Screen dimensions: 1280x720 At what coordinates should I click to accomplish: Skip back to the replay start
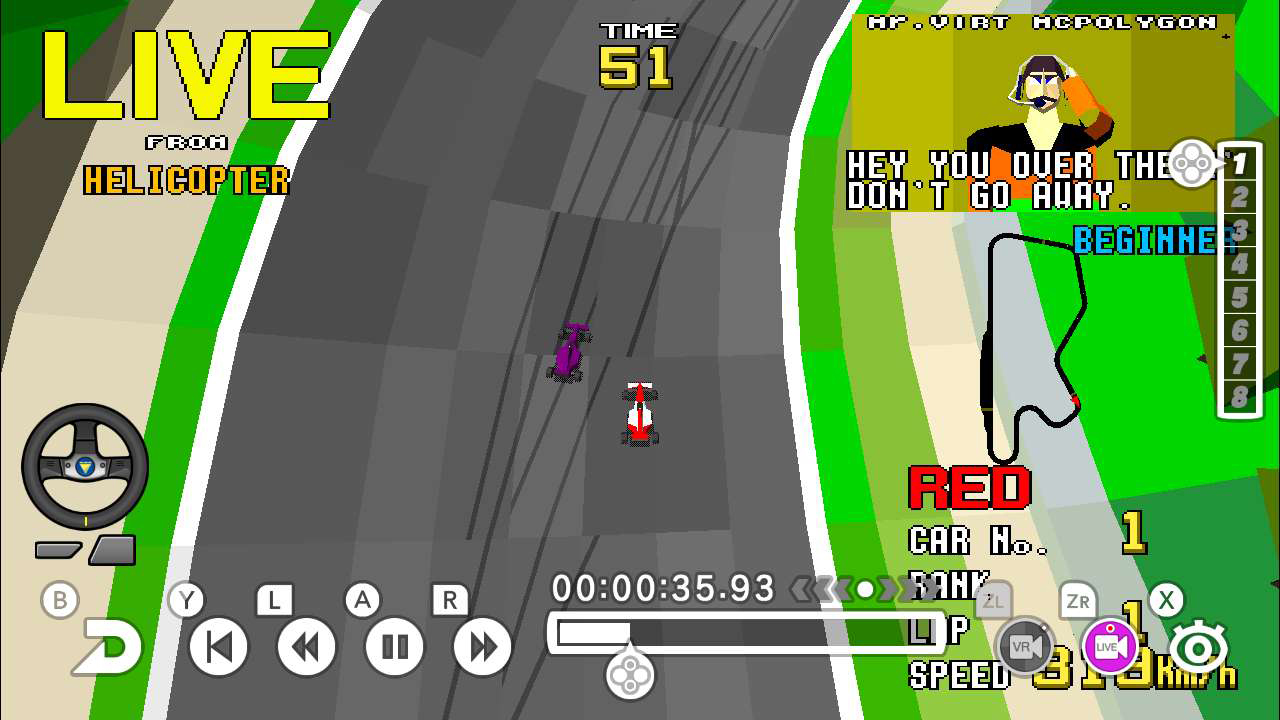pos(217,646)
